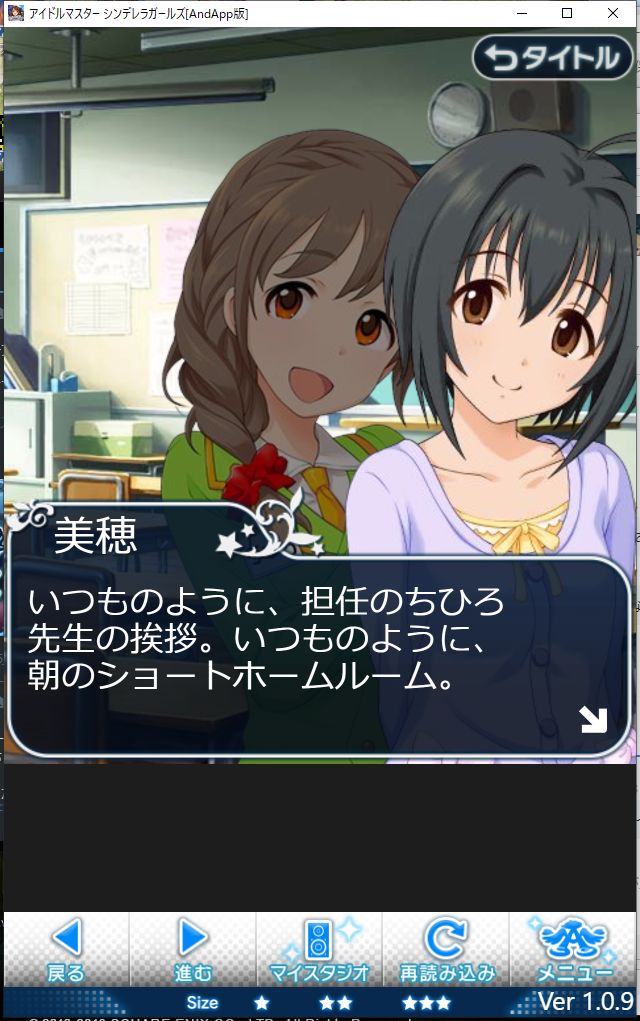Image resolution: width=640 pixels, height=1021 pixels.
Task: Go forward with 進む button
Action: (193, 950)
